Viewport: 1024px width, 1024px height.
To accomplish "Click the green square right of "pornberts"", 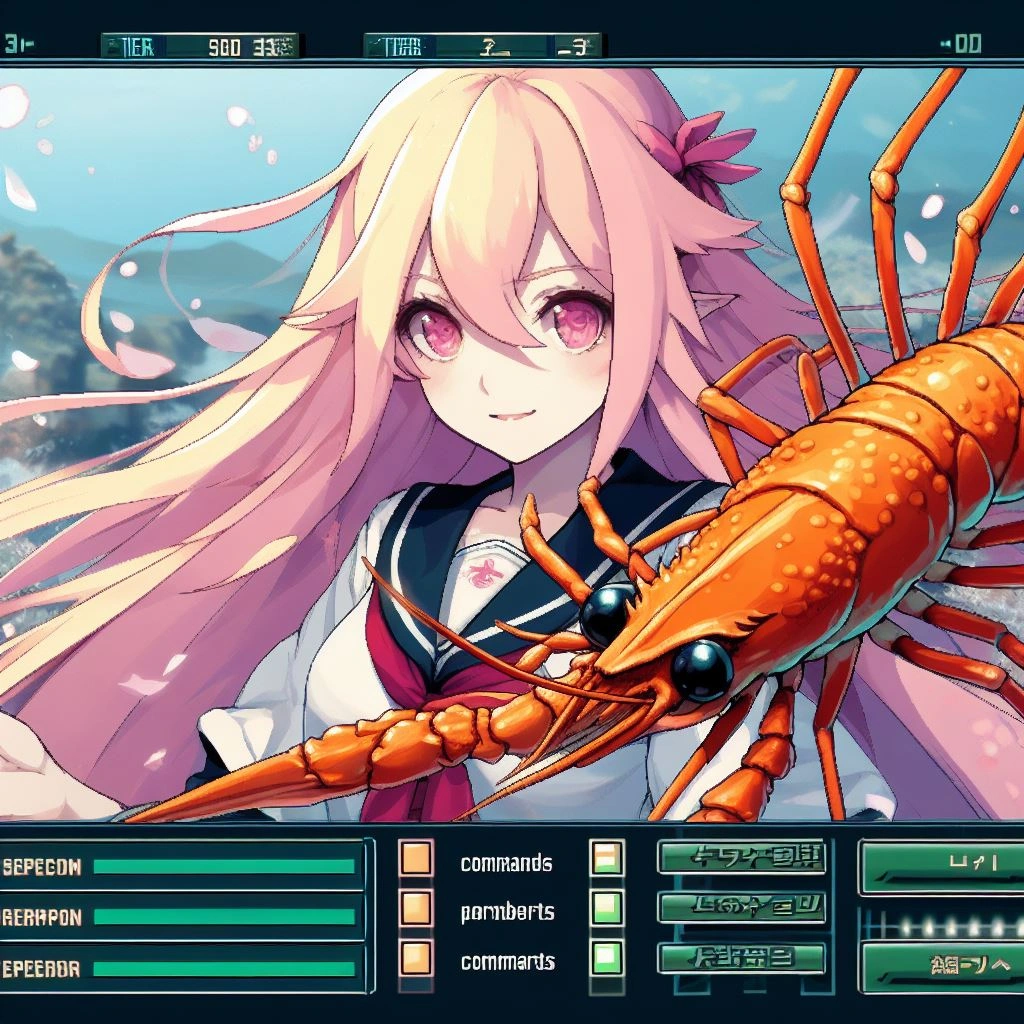I will point(607,908).
